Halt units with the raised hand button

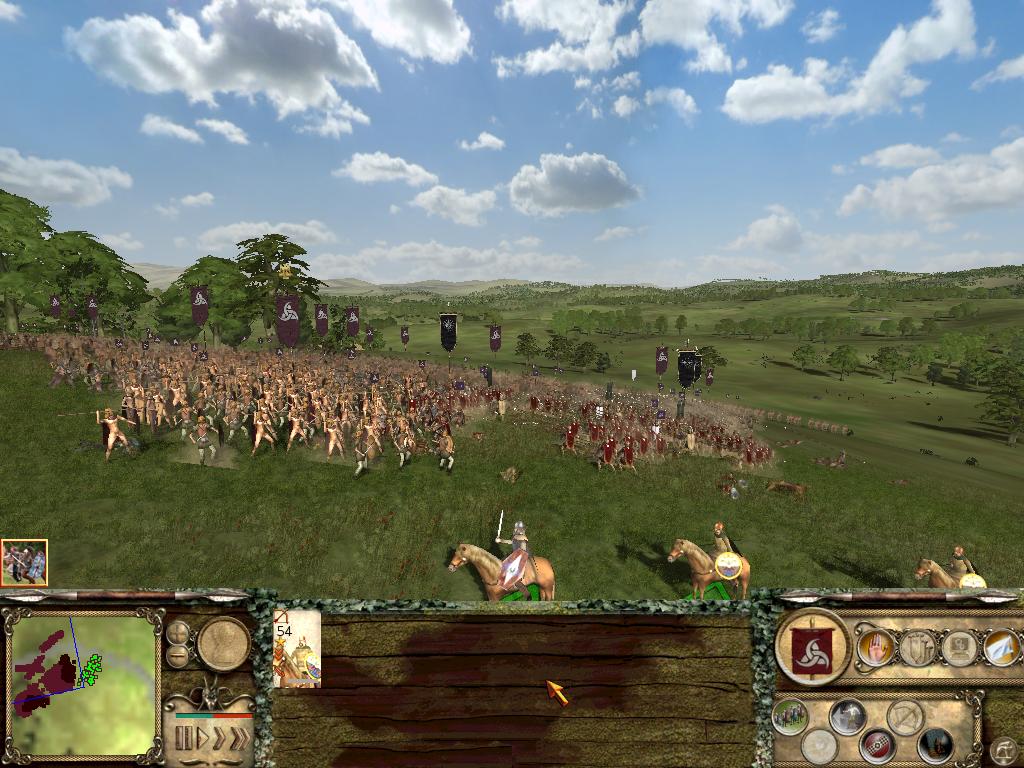tap(875, 648)
